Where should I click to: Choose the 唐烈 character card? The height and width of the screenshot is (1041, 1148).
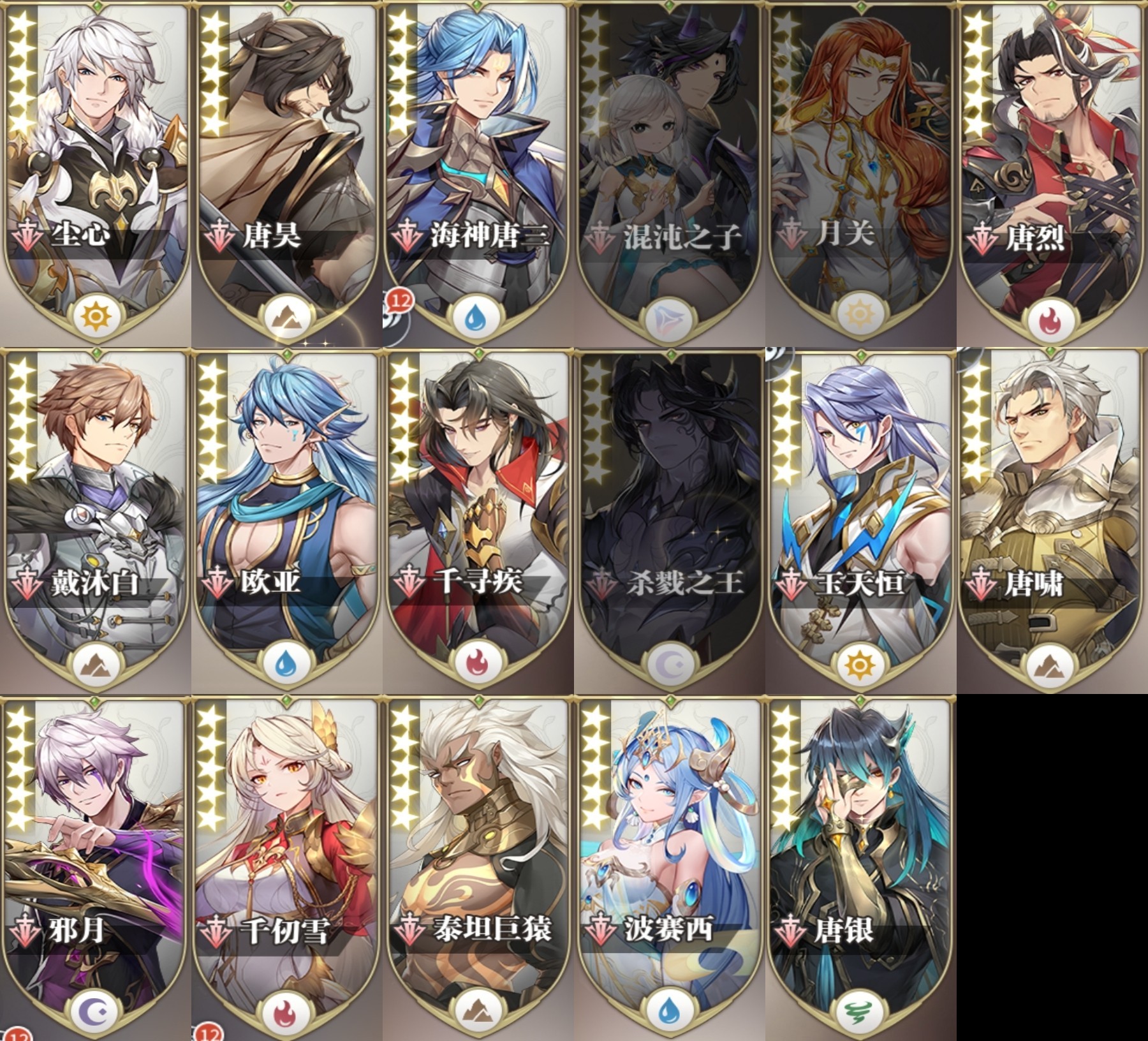point(1052,166)
